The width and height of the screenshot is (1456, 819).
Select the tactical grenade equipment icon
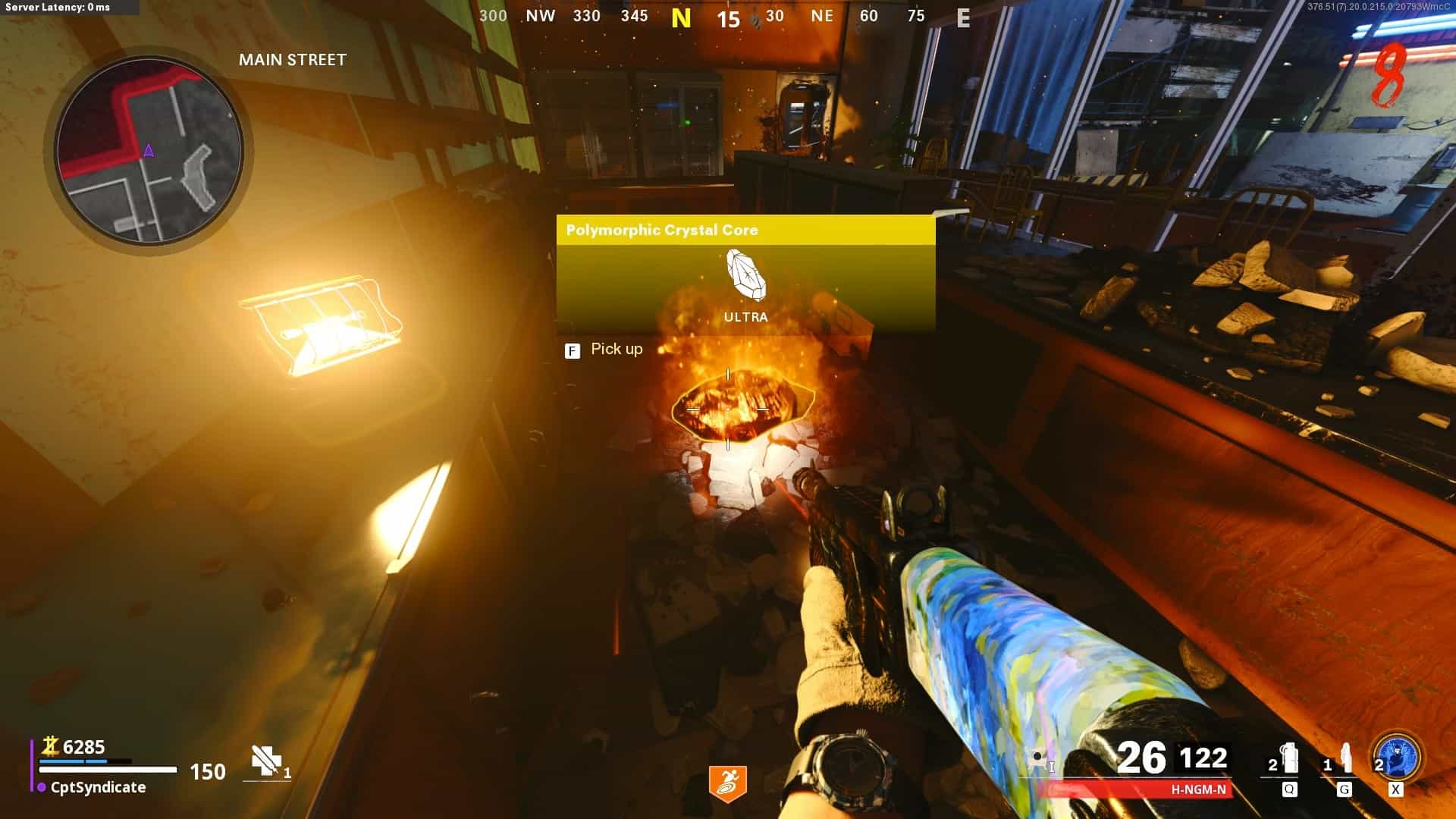(1288, 759)
